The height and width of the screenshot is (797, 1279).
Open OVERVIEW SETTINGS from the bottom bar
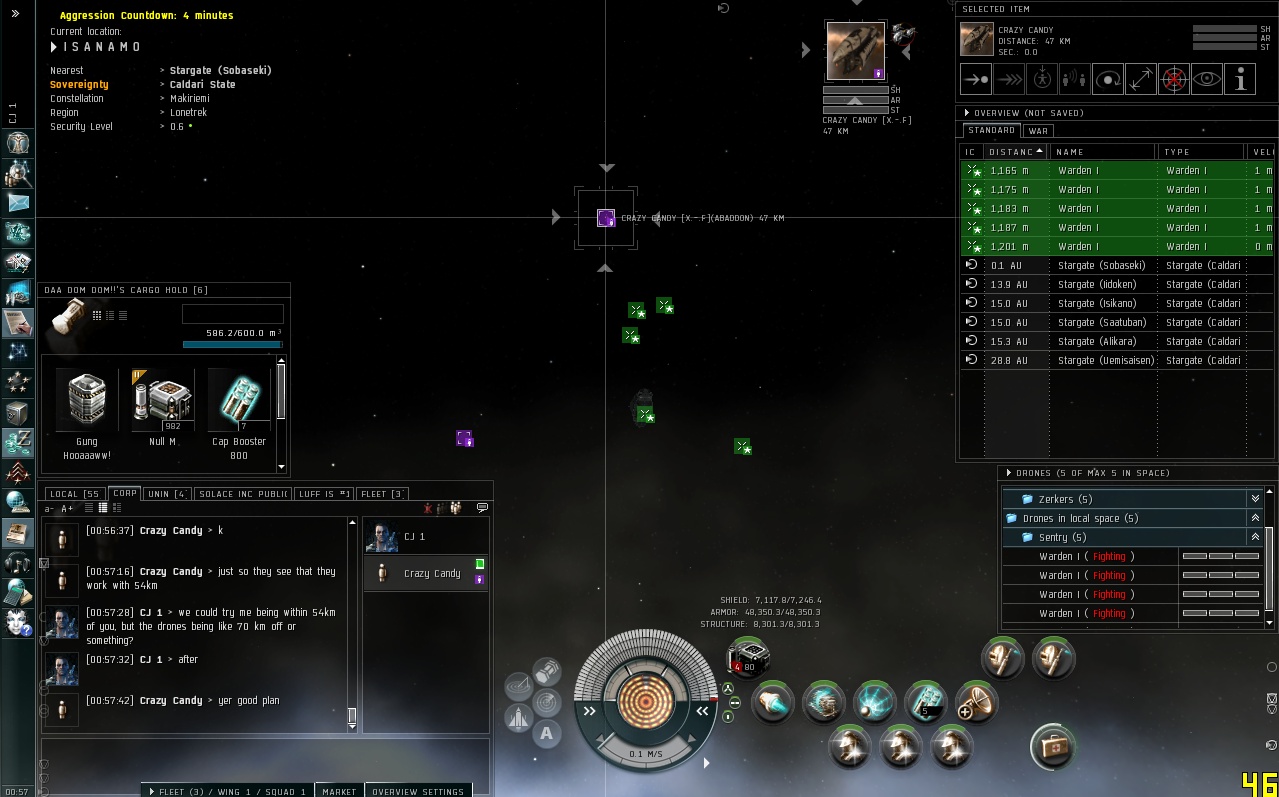point(417,791)
